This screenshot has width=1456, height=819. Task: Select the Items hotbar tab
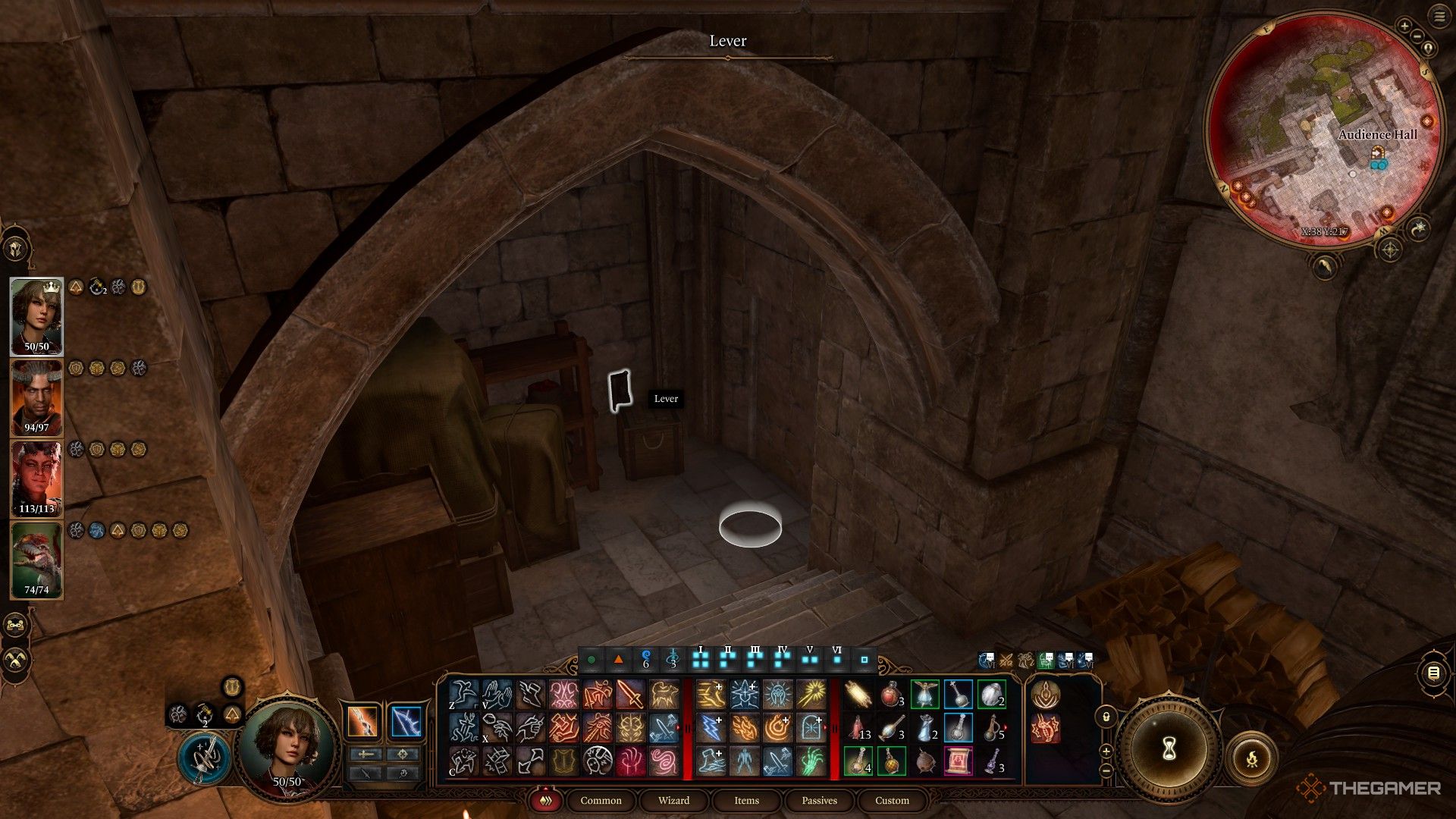[746, 801]
